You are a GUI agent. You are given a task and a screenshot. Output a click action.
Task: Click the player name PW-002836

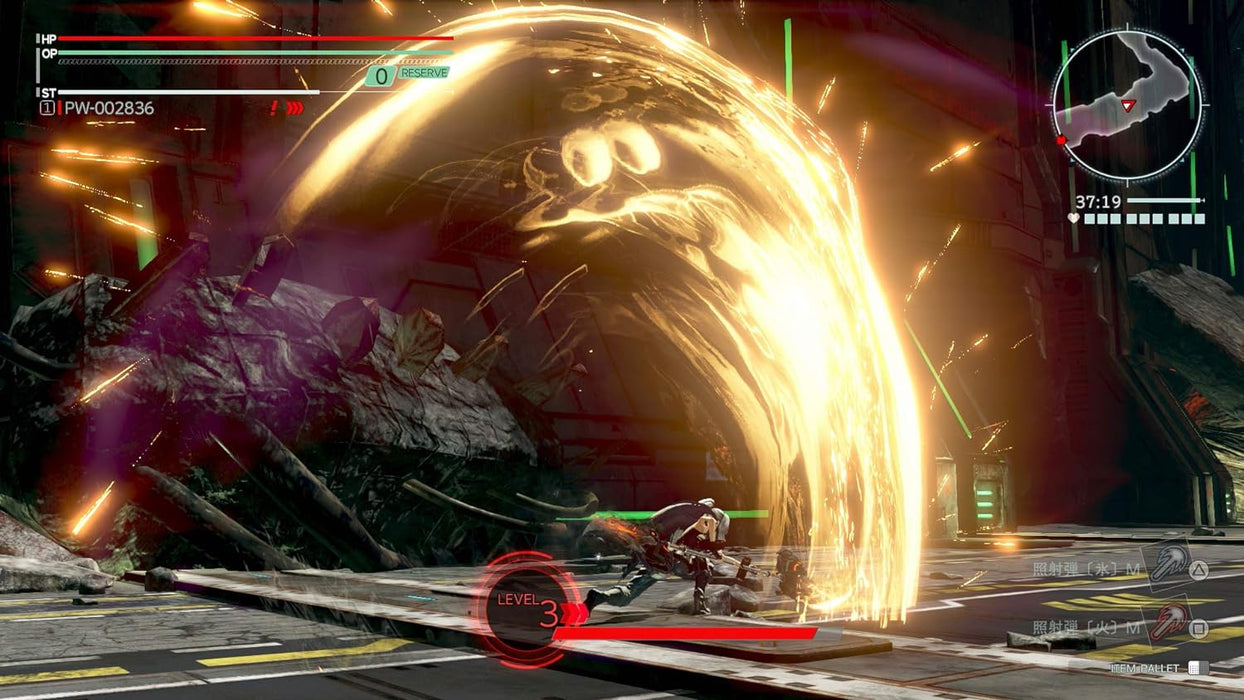point(109,108)
